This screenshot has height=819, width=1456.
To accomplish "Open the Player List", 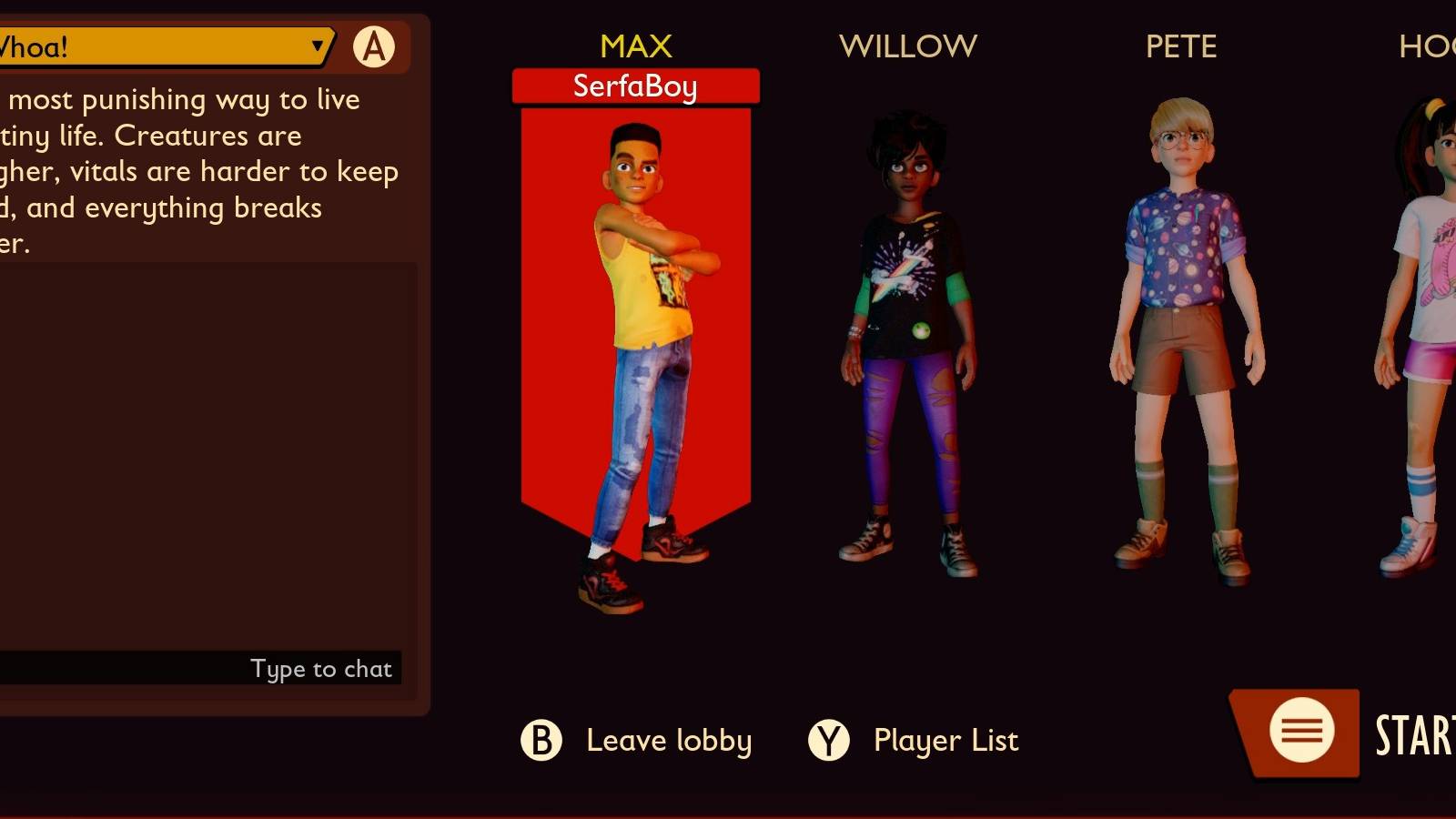I will 945,741.
